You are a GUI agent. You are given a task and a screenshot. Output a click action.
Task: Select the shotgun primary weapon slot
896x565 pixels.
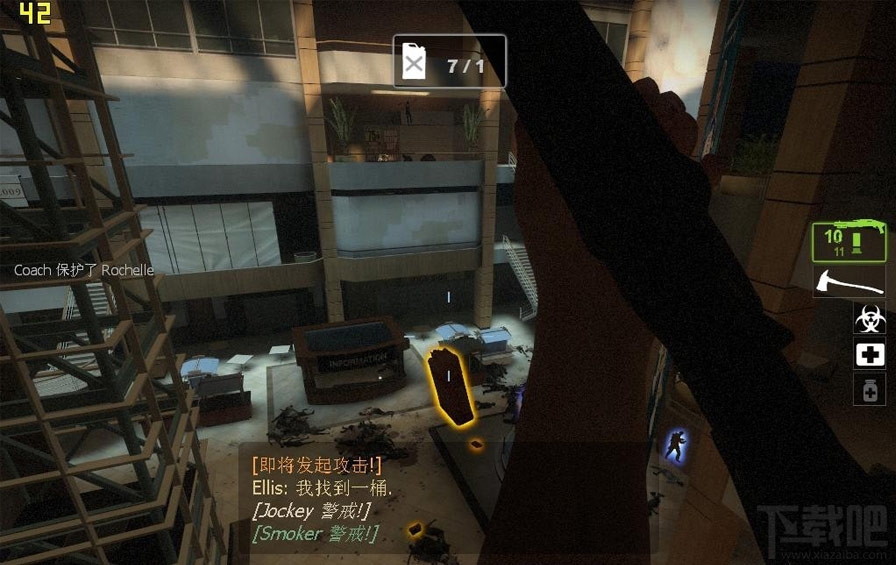pyautogui.click(x=849, y=243)
